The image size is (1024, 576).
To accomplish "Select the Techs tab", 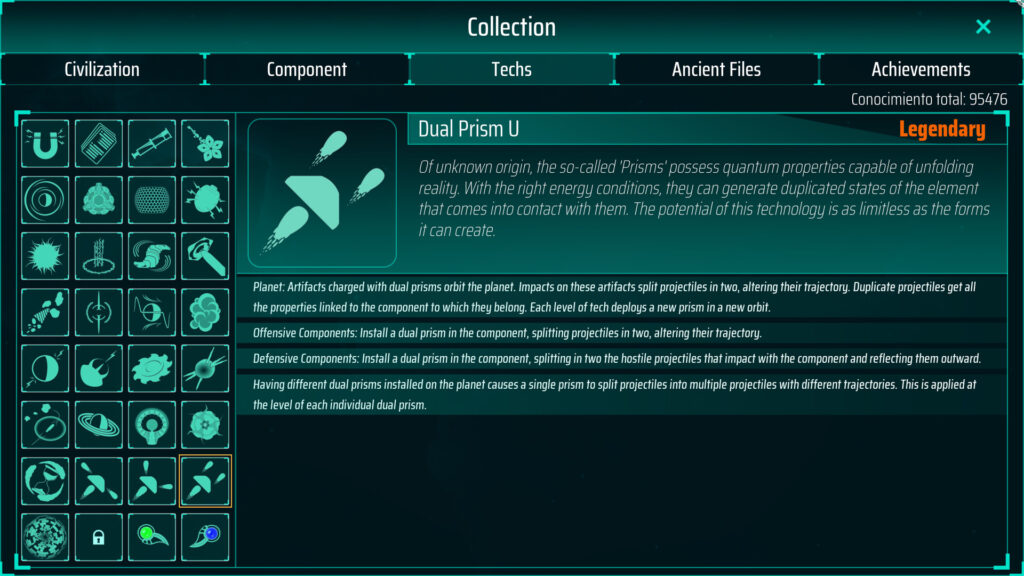I will 511,69.
